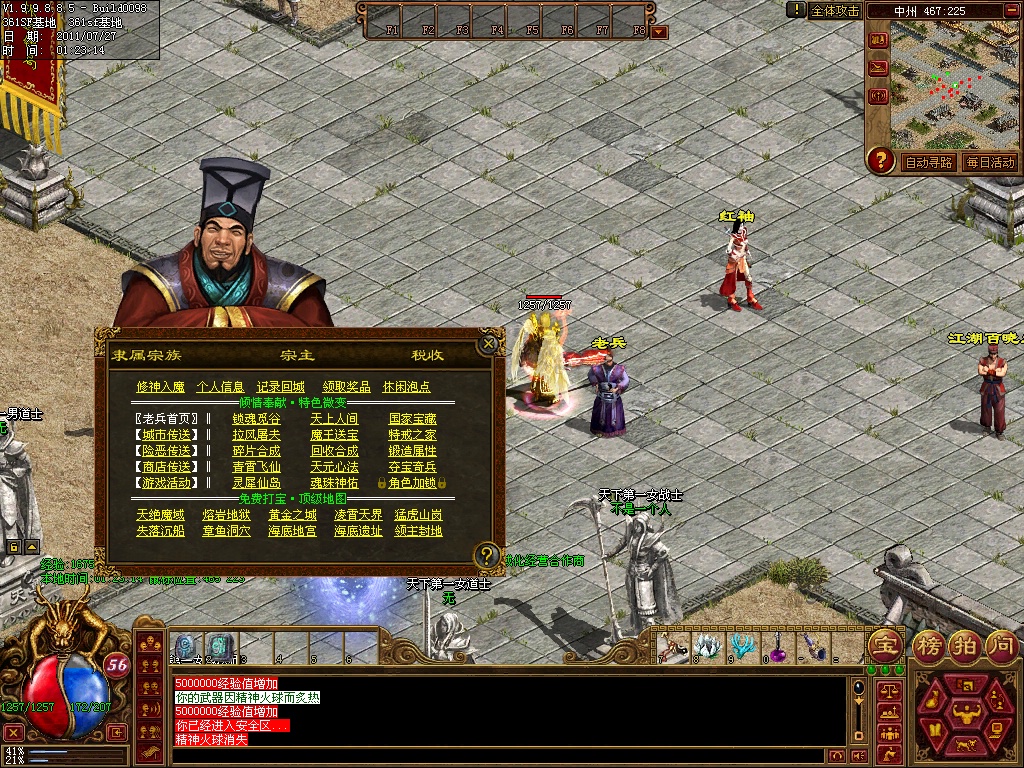
Task: Teleport to 黄金之城 map
Action: click(292, 515)
